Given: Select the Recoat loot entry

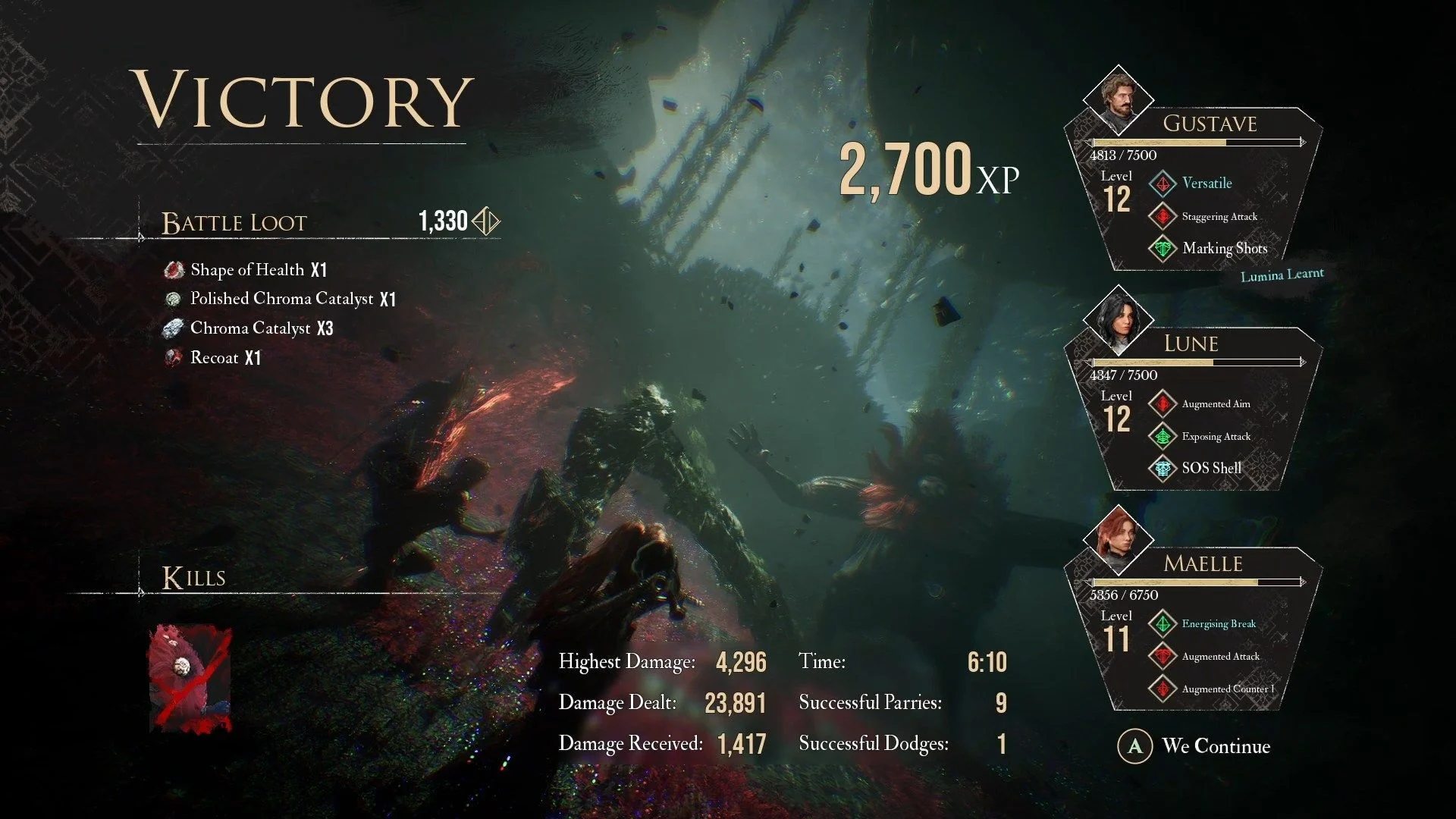Looking at the screenshot, I should 215,358.
